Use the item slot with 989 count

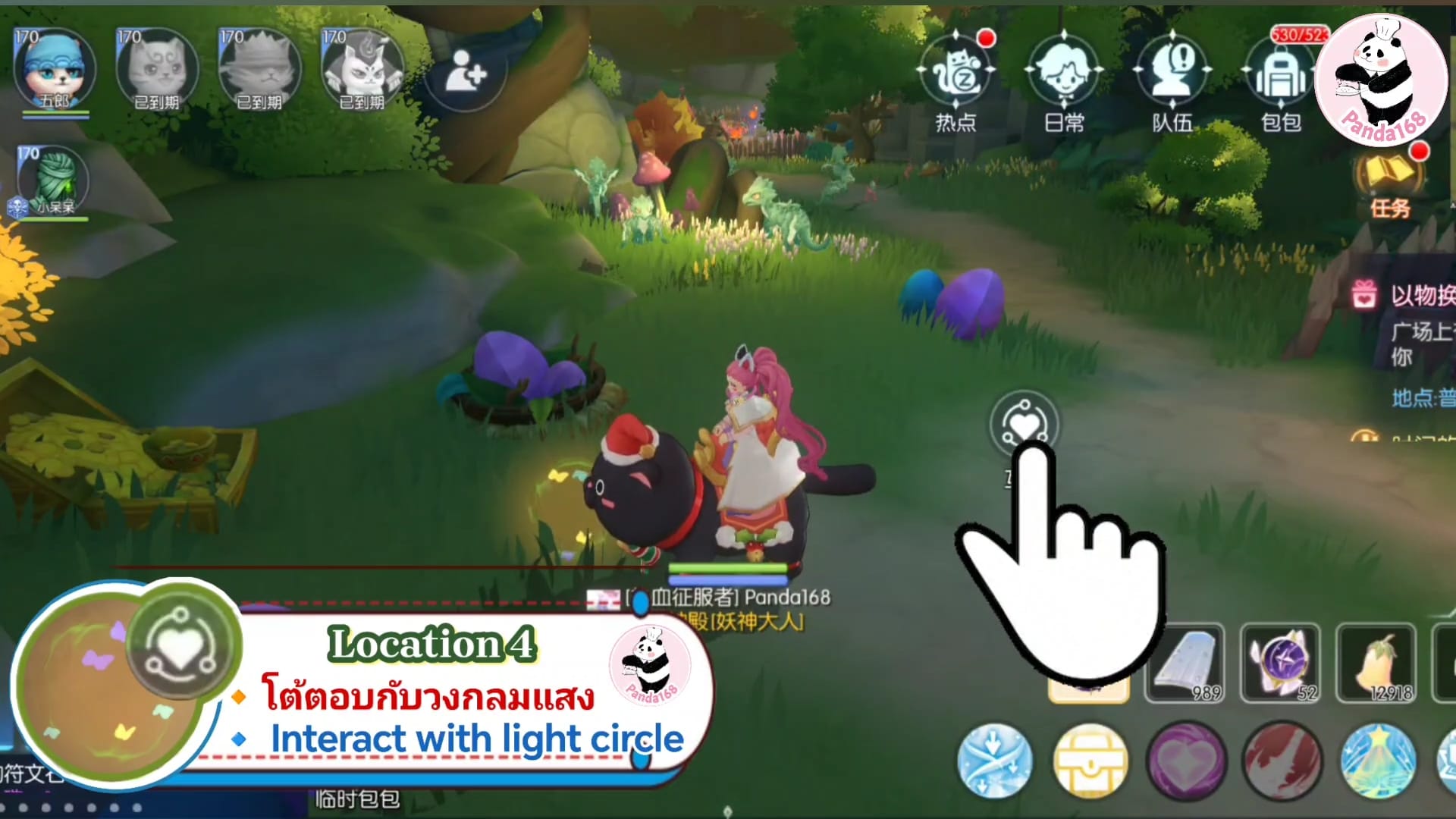tap(1184, 662)
